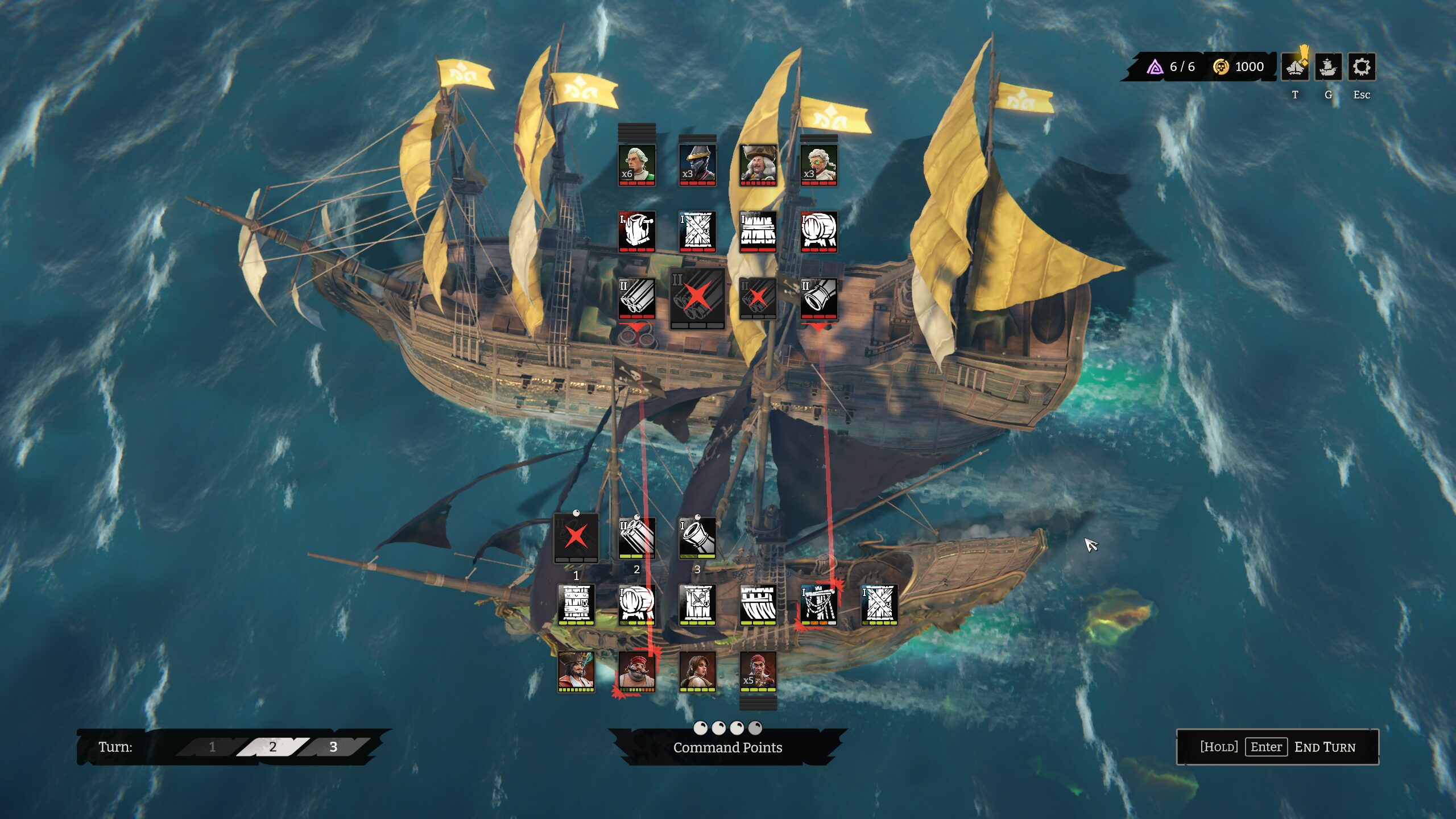
Task: Target the enemy x6 white-wigged crew portrait
Action: (636, 165)
